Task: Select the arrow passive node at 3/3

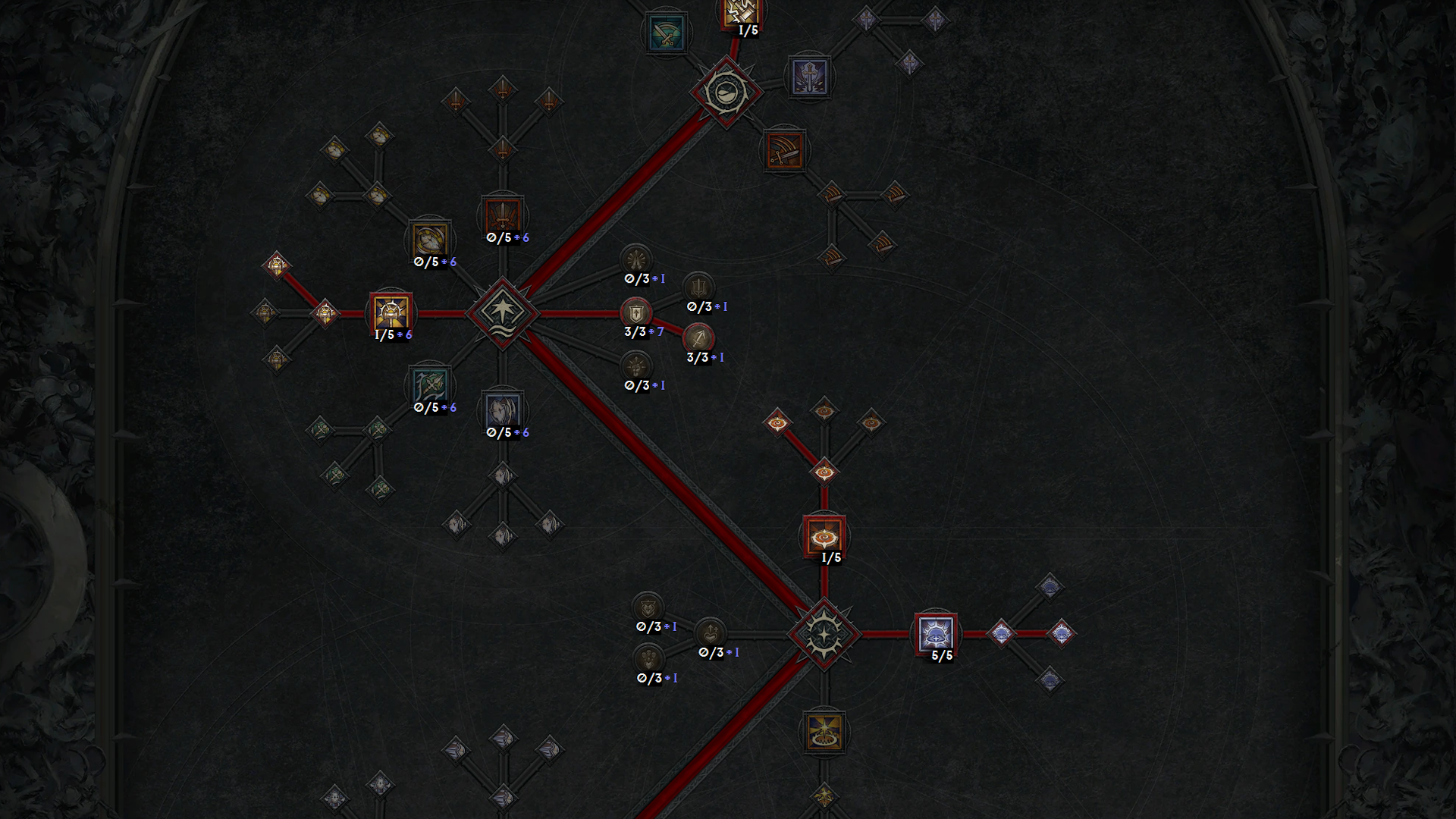Action: click(698, 337)
